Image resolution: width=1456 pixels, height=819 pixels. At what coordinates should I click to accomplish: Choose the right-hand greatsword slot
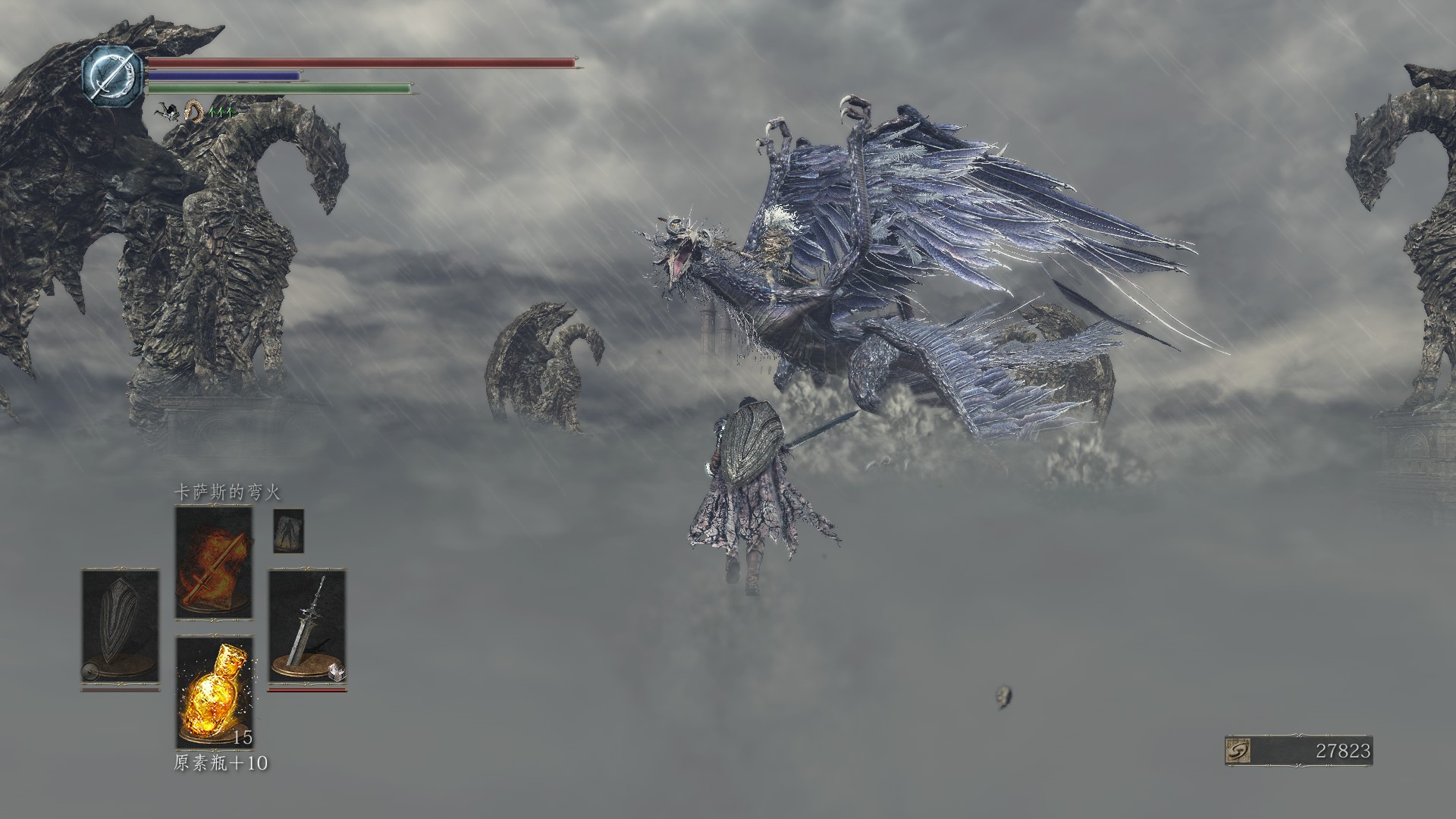tap(307, 626)
